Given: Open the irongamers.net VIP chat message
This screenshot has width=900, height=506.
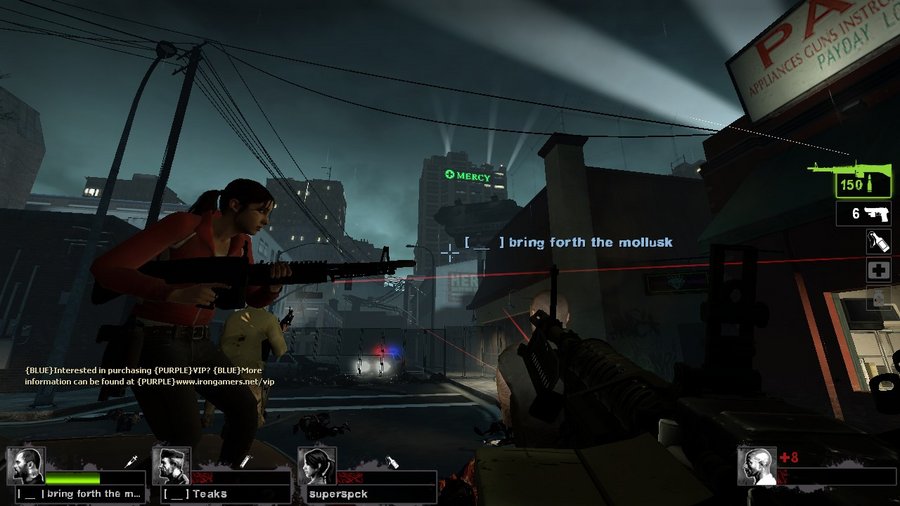Looking at the screenshot, I should pos(150,375).
